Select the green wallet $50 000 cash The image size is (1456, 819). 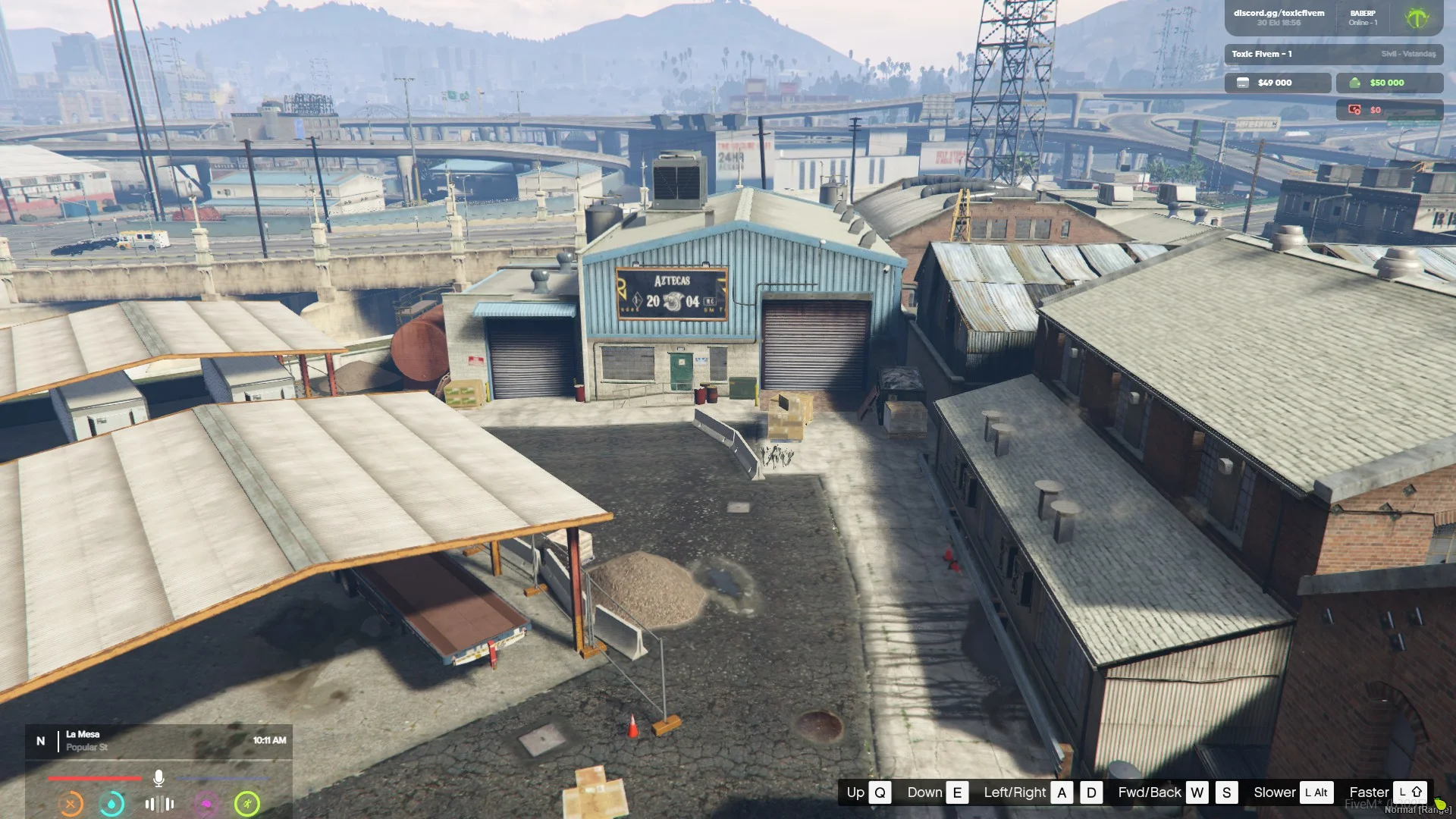(x=1389, y=83)
